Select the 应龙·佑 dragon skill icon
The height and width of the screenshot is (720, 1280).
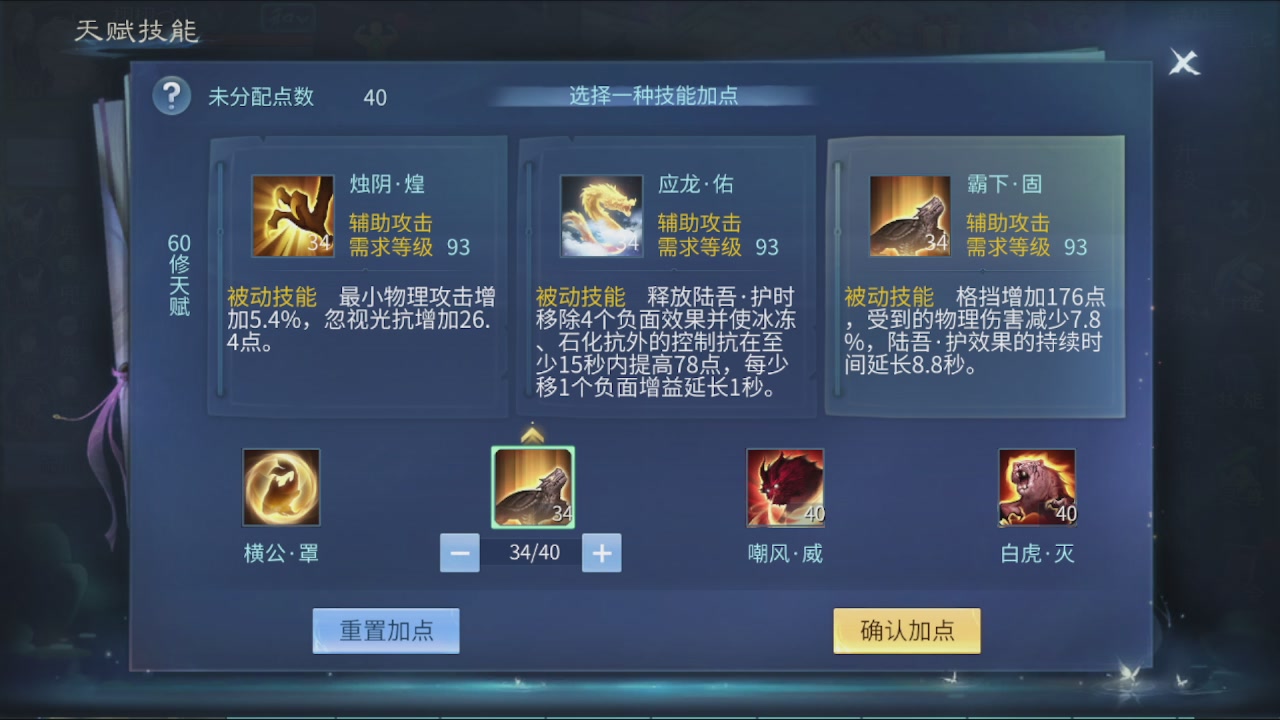coord(601,213)
